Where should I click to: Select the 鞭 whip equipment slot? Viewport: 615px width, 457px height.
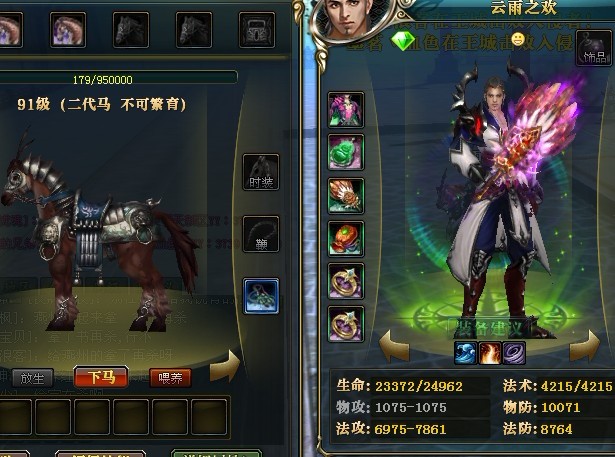(261, 234)
